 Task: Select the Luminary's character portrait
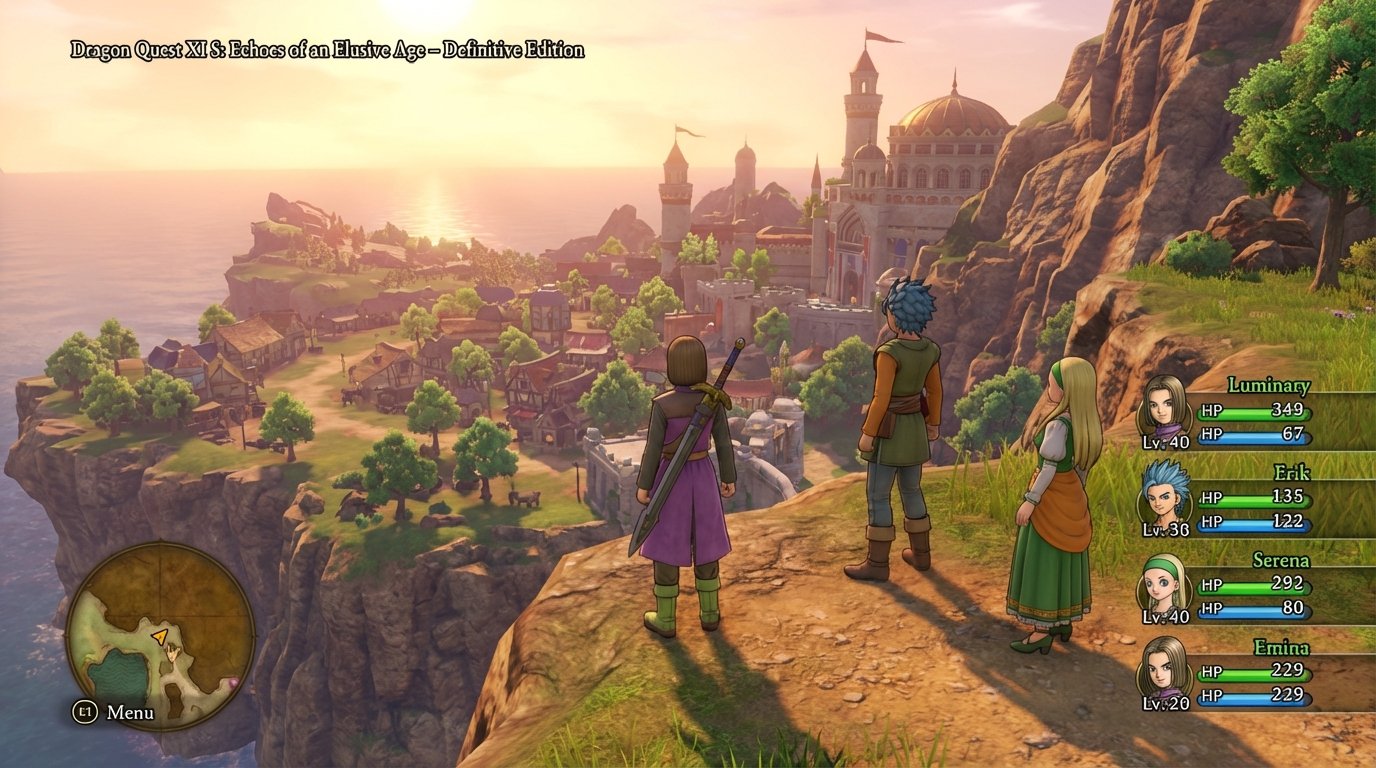point(1166,410)
